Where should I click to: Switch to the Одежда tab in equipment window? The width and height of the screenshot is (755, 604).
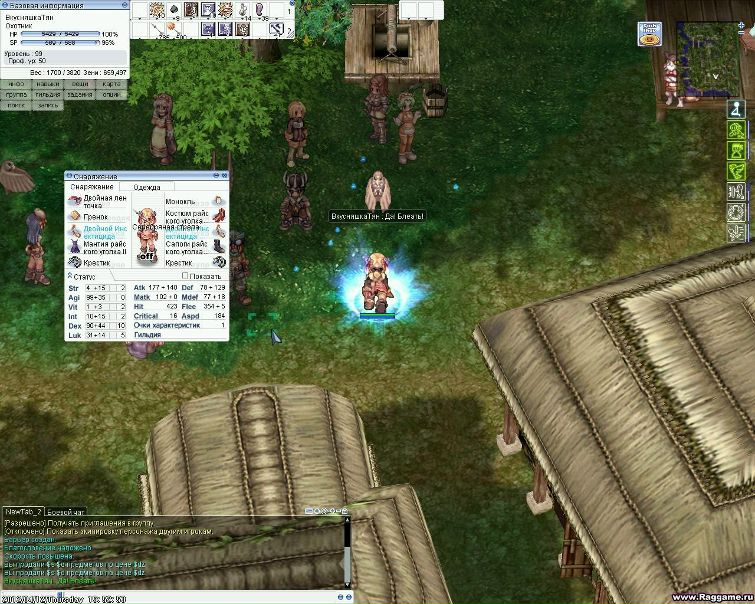click(146, 187)
